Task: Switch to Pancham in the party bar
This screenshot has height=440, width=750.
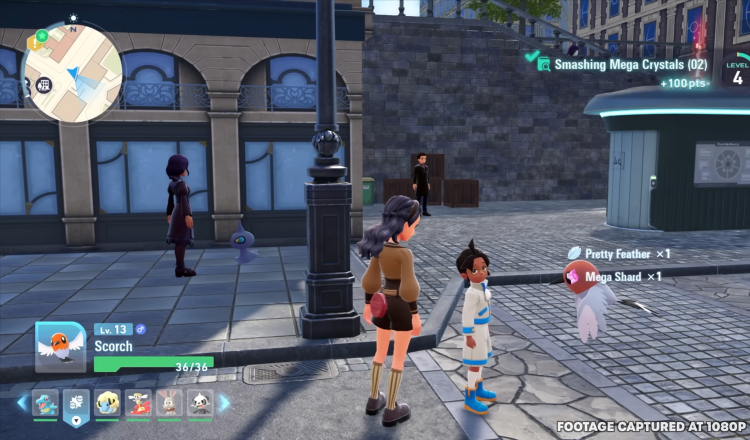Action: pyautogui.click(x=200, y=404)
